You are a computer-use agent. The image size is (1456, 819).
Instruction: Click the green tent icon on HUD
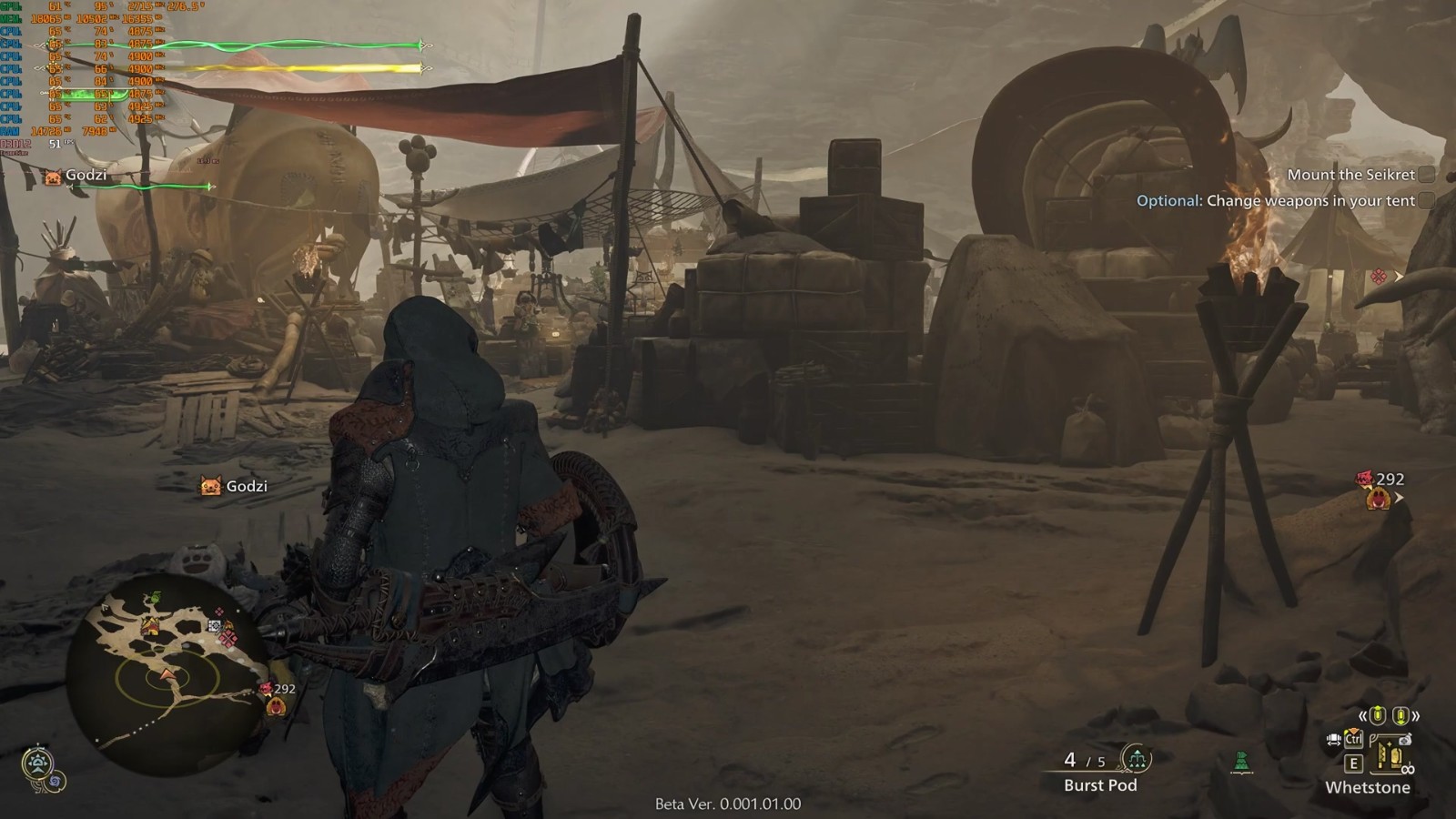1241,762
